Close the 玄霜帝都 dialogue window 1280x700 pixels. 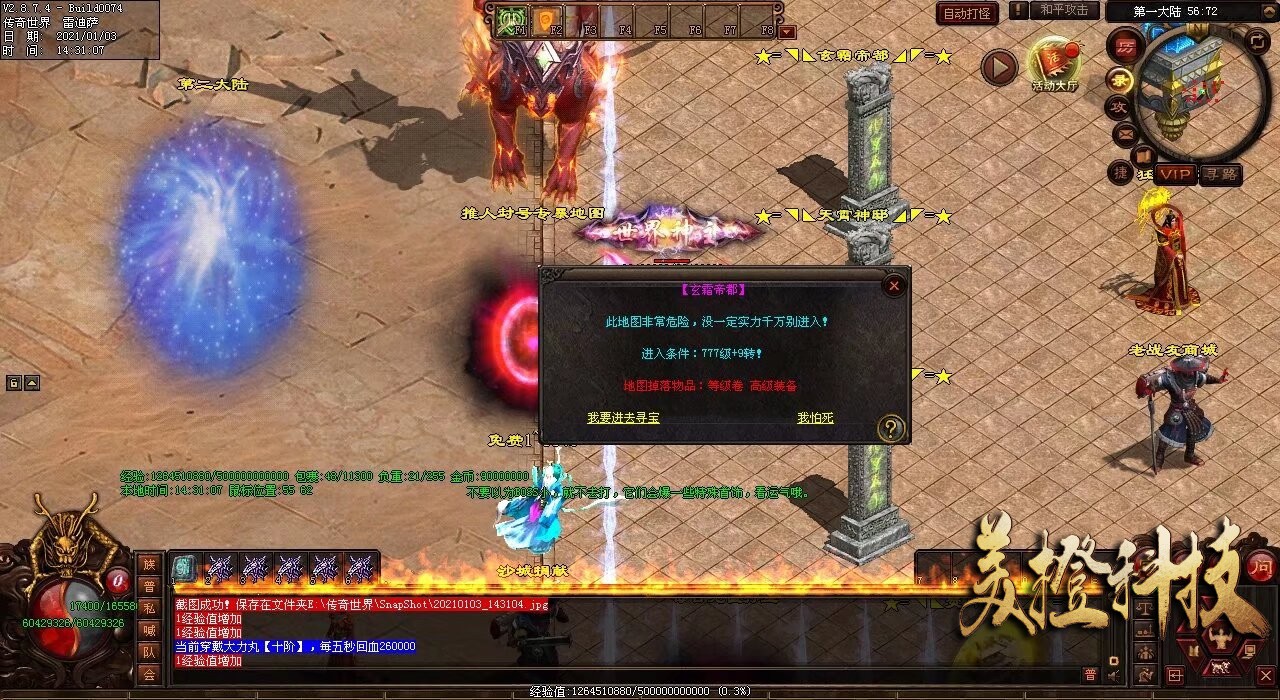pyautogui.click(x=894, y=286)
